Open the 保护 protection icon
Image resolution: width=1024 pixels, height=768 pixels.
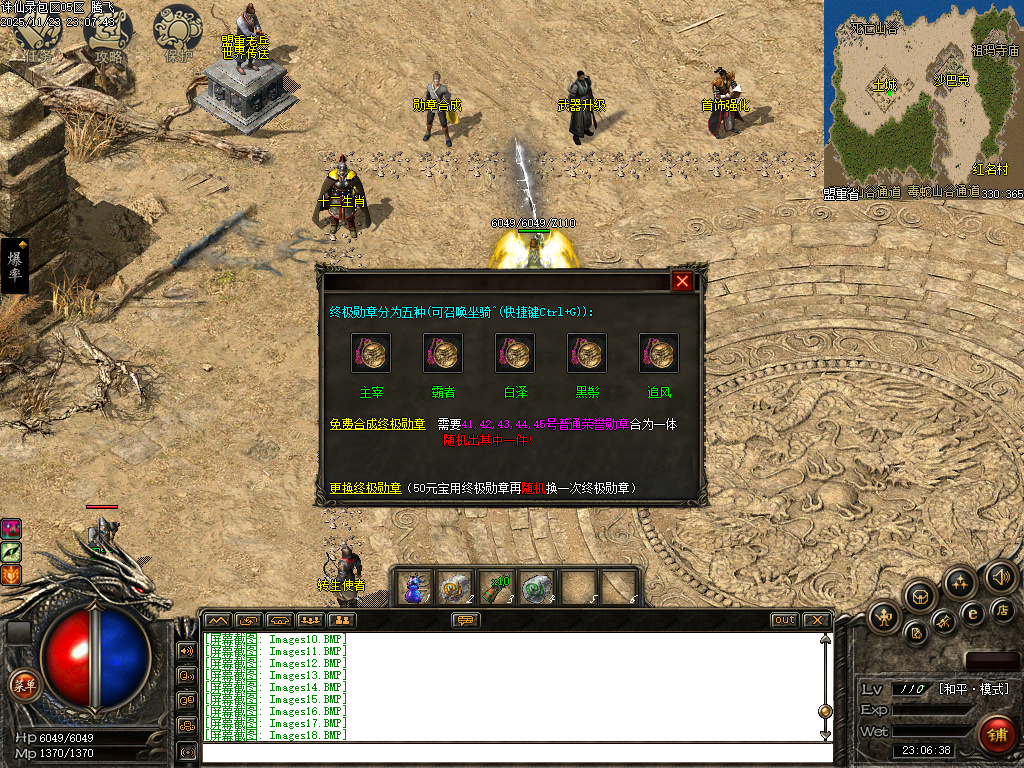[x=178, y=33]
